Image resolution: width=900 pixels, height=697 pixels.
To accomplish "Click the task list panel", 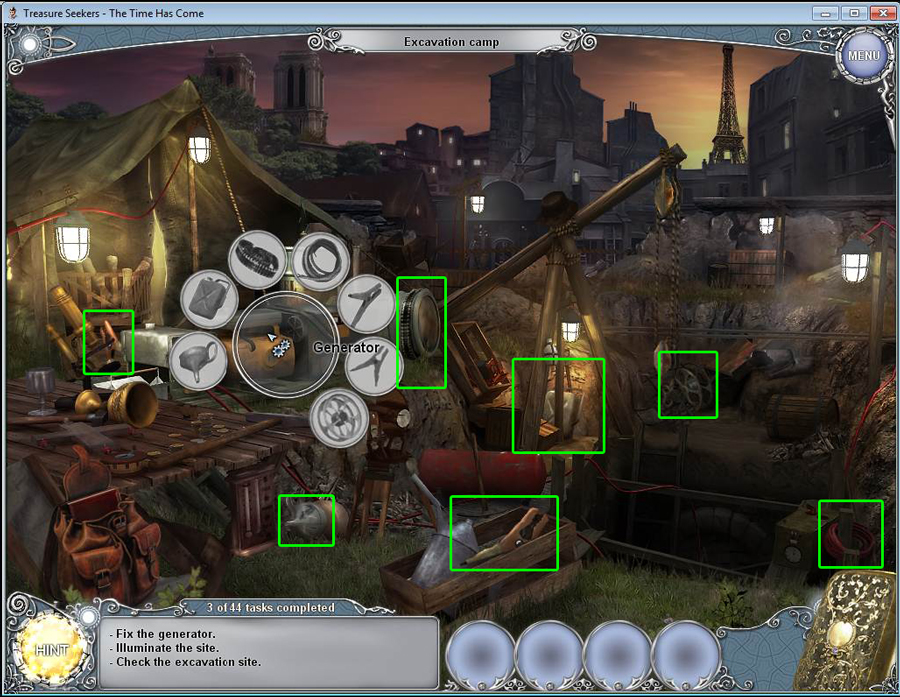I will tap(268, 652).
